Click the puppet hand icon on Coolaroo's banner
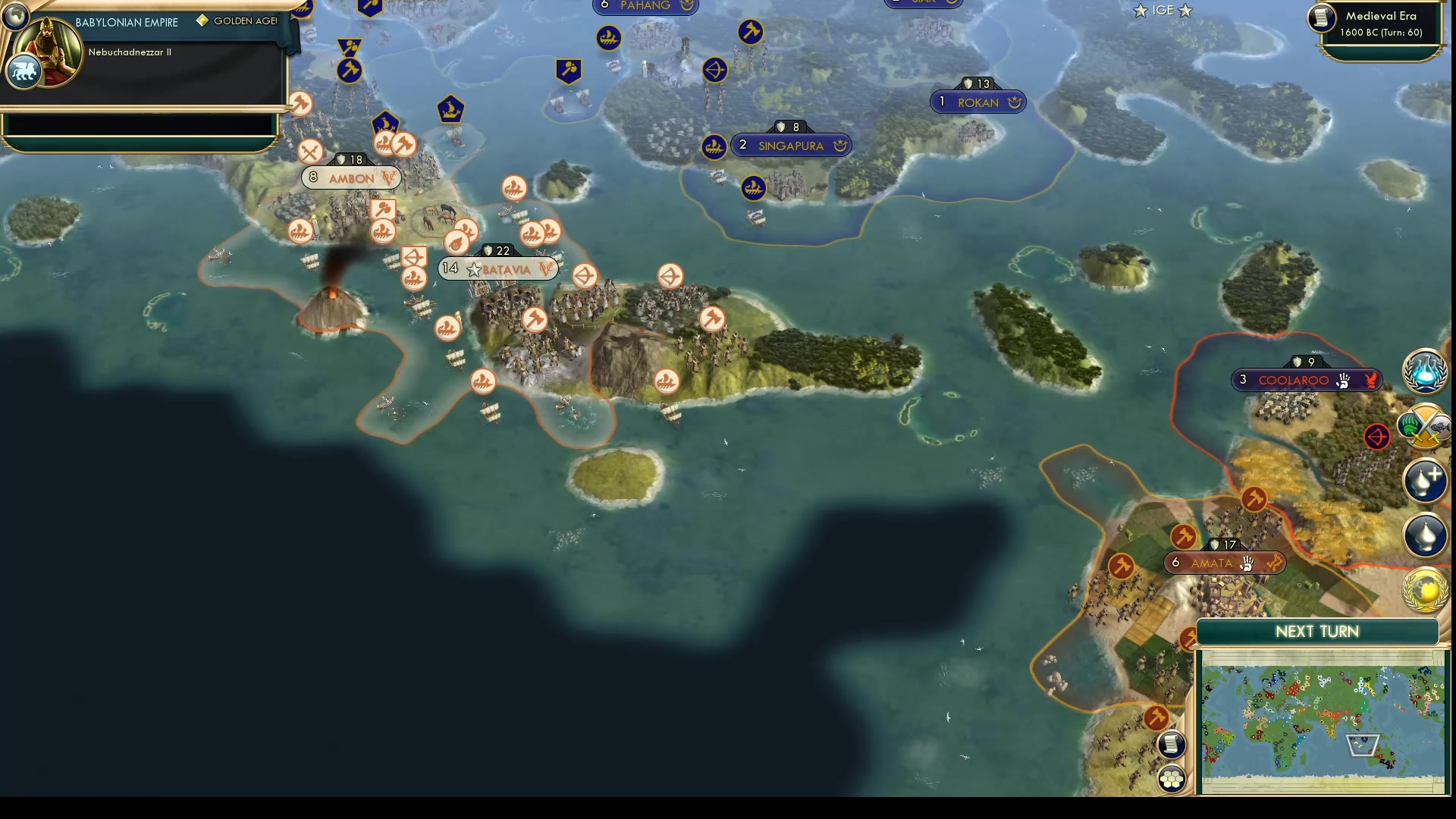Screen dimensions: 1456x819 [1341, 380]
